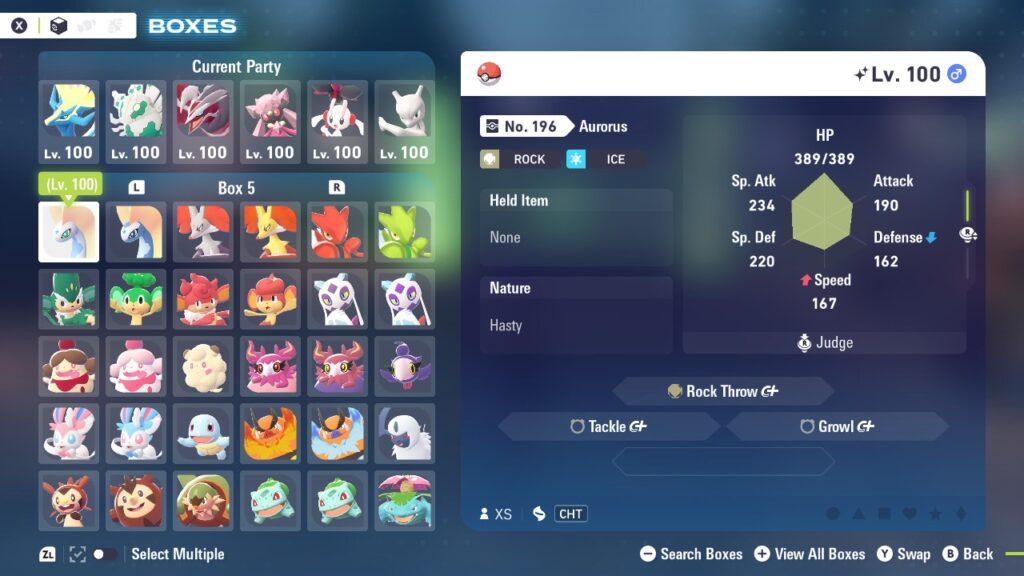Select Venusaur in the box grid
Screen dimensions: 1024x576
404,500
